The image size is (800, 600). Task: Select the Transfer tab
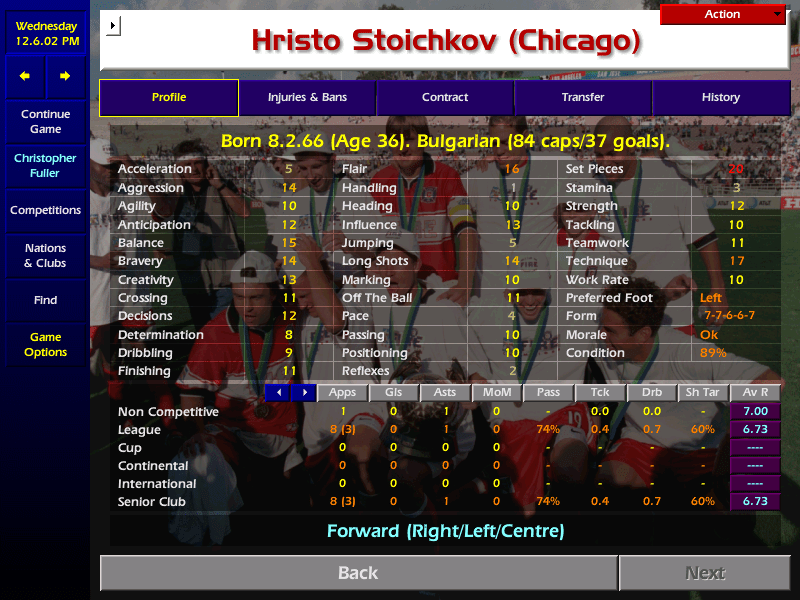(x=583, y=98)
